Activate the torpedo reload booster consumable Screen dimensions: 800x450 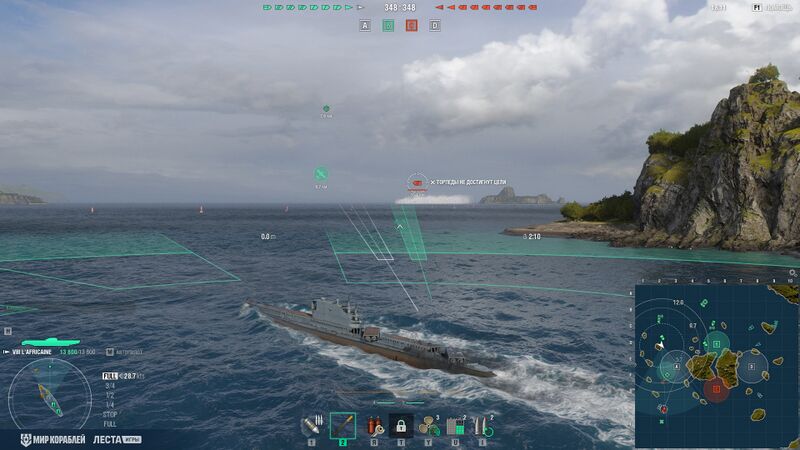482,426
